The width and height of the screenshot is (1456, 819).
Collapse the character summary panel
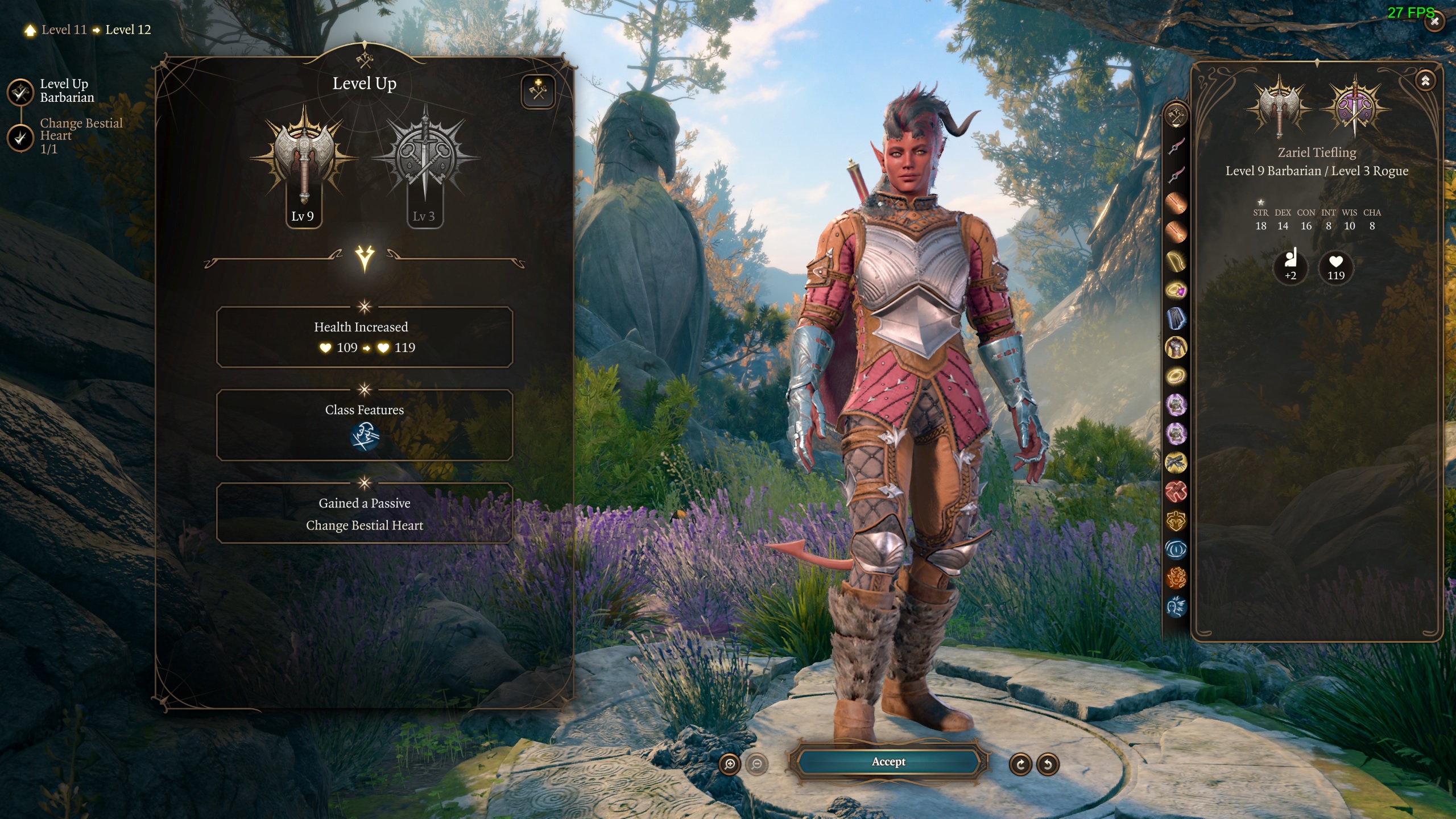coord(1425,81)
